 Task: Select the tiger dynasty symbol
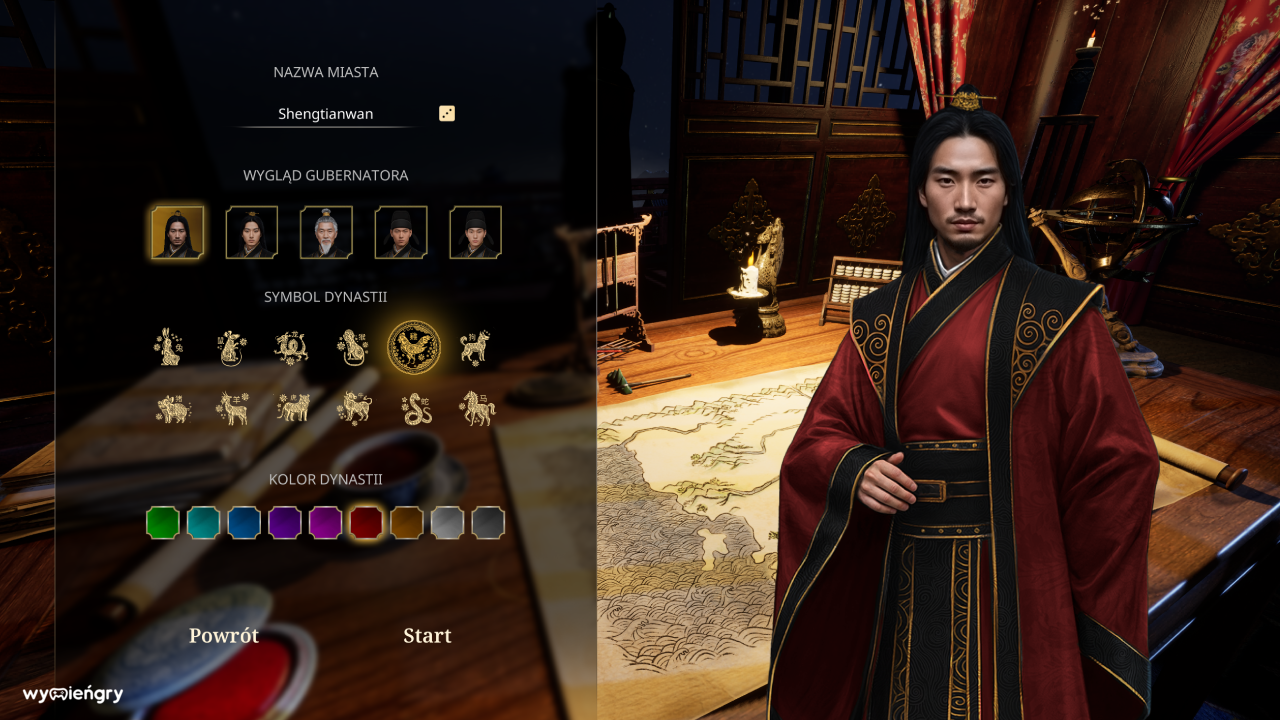[293, 405]
